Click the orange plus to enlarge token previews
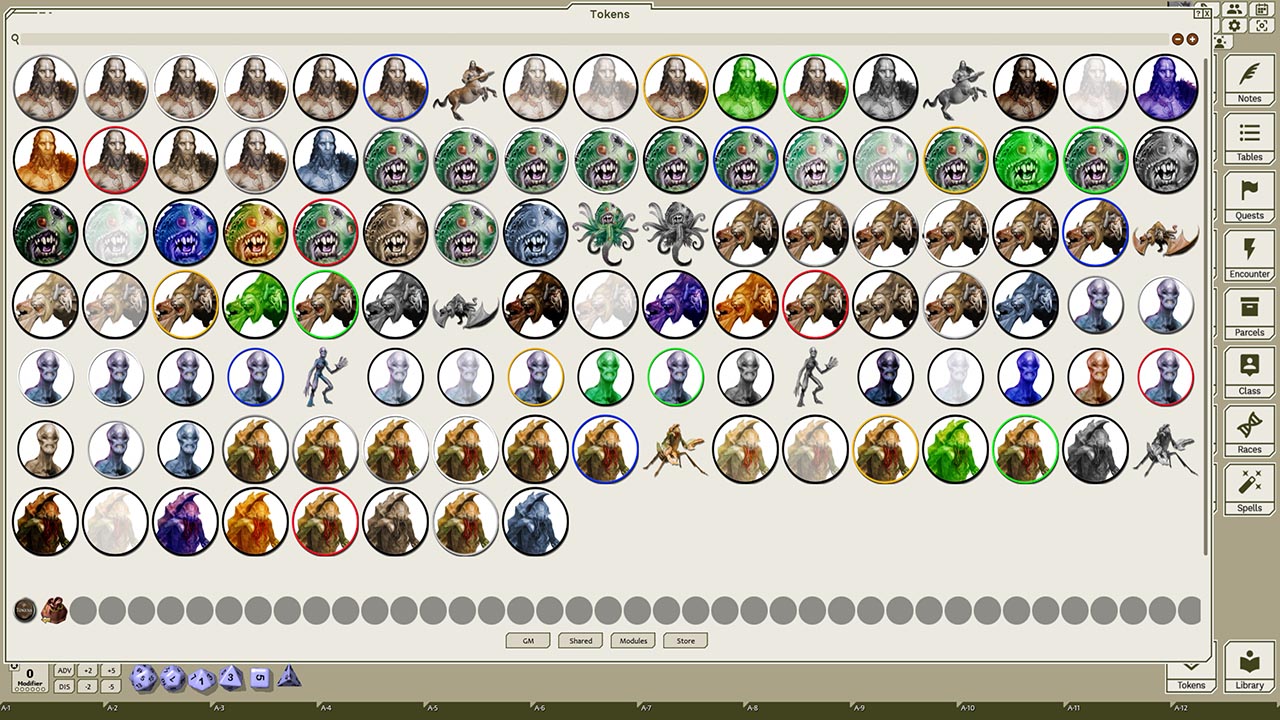 coord(1191,38)
